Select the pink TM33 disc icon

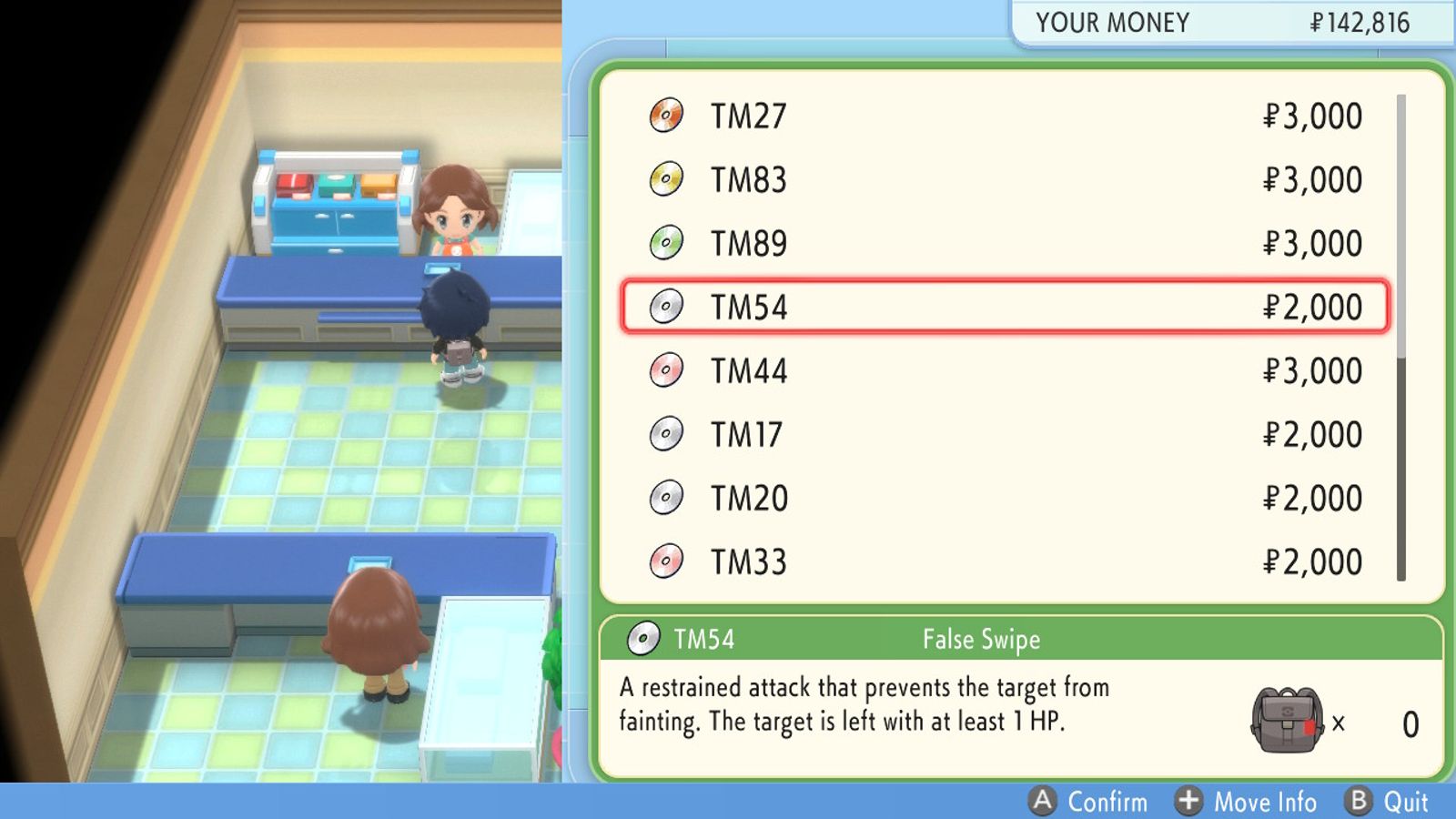pyautogui.click(x=666, y=561)
